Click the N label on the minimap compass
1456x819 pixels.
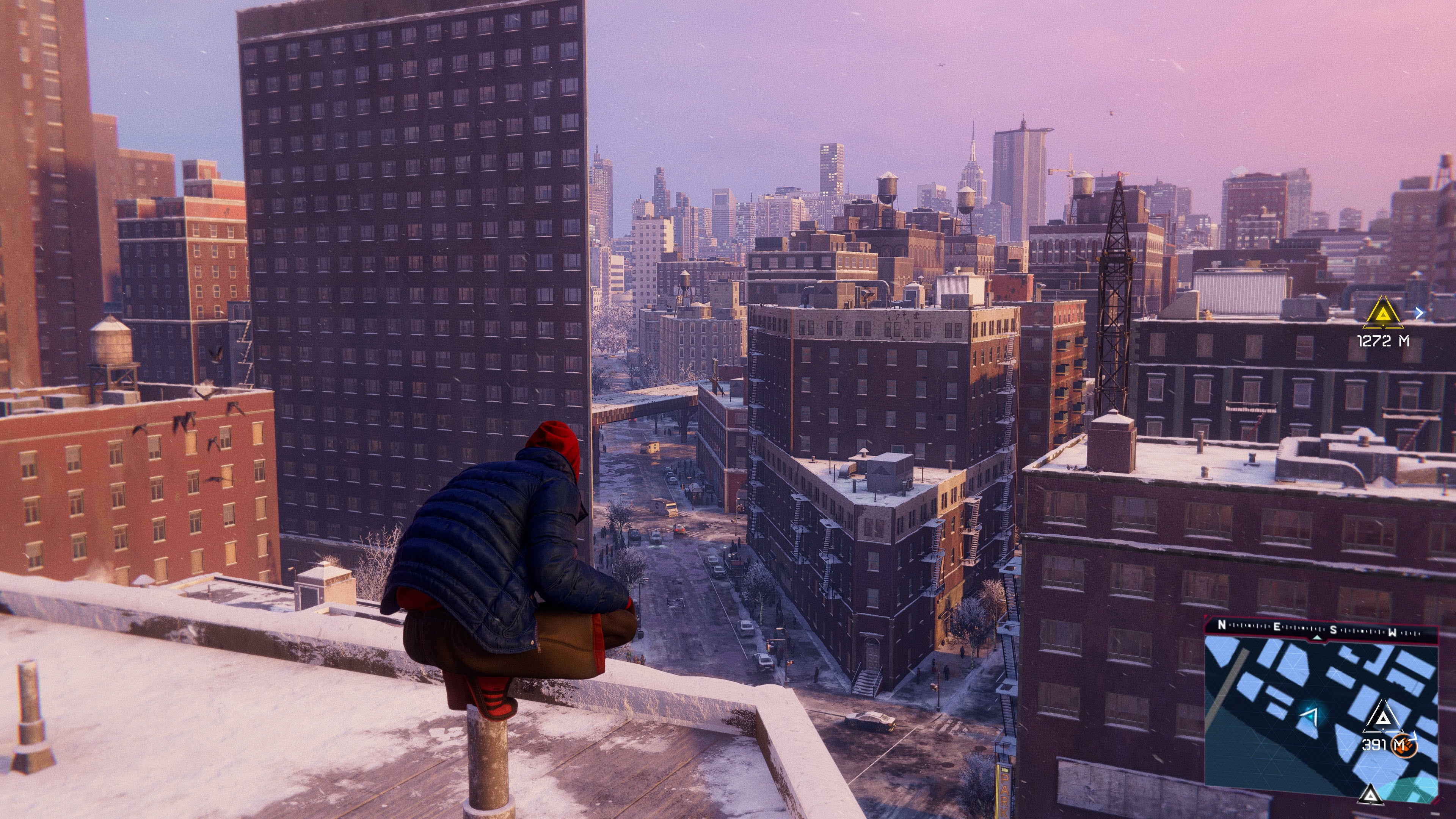1222,625
